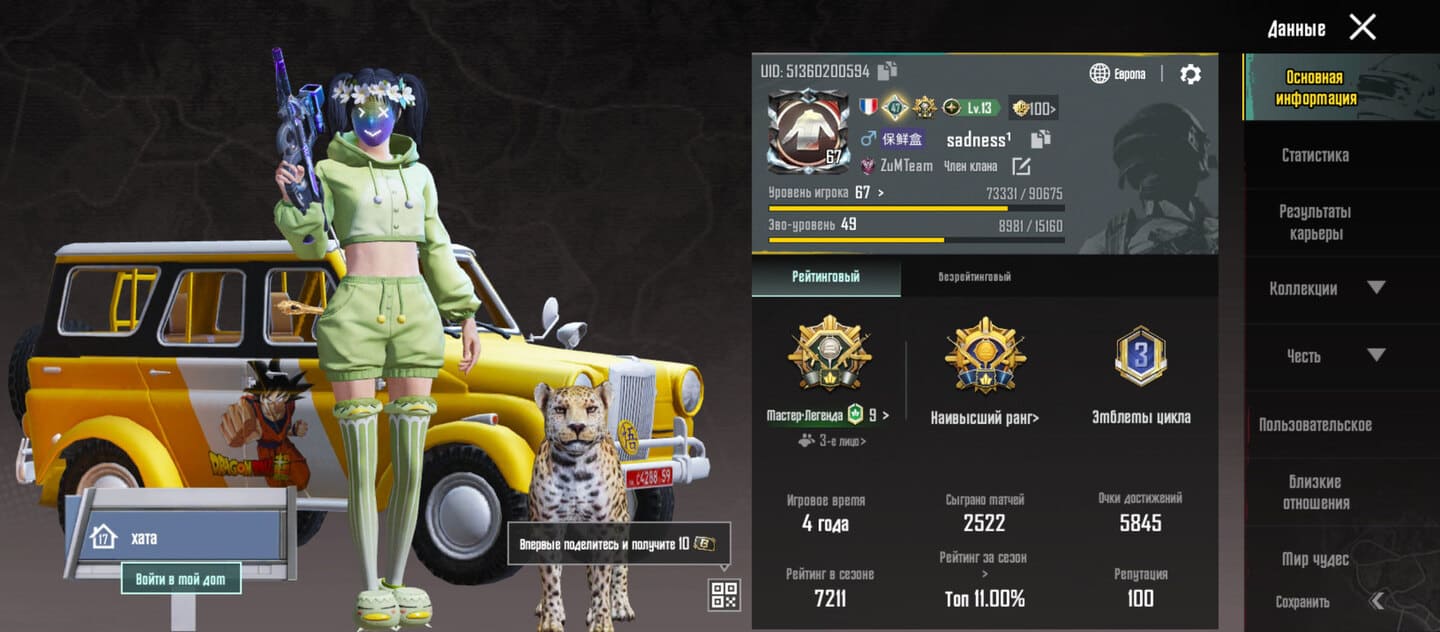Screen dimensions: 1440x632
Task: Switch to the Безрейтинговый tab
Action: (974, 277)
